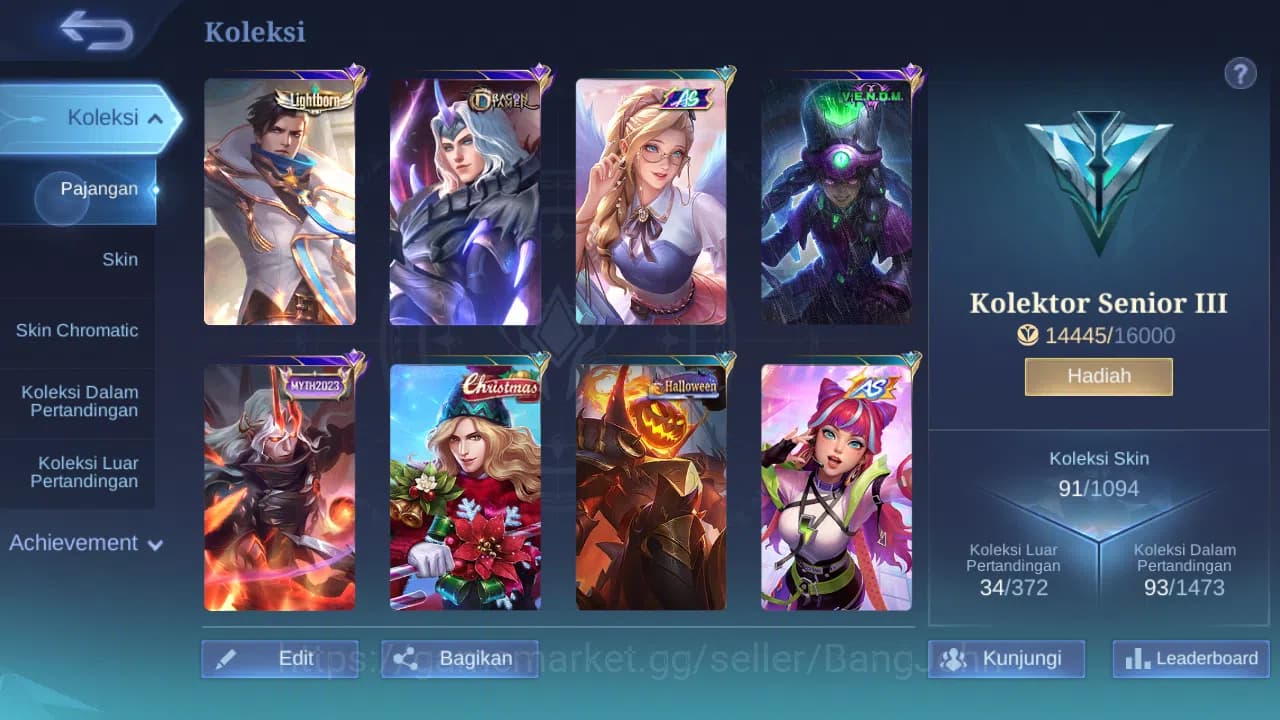The image size is (1280, 720).
Task: Click the collector token icon beside 14445
Action: 1028,336
